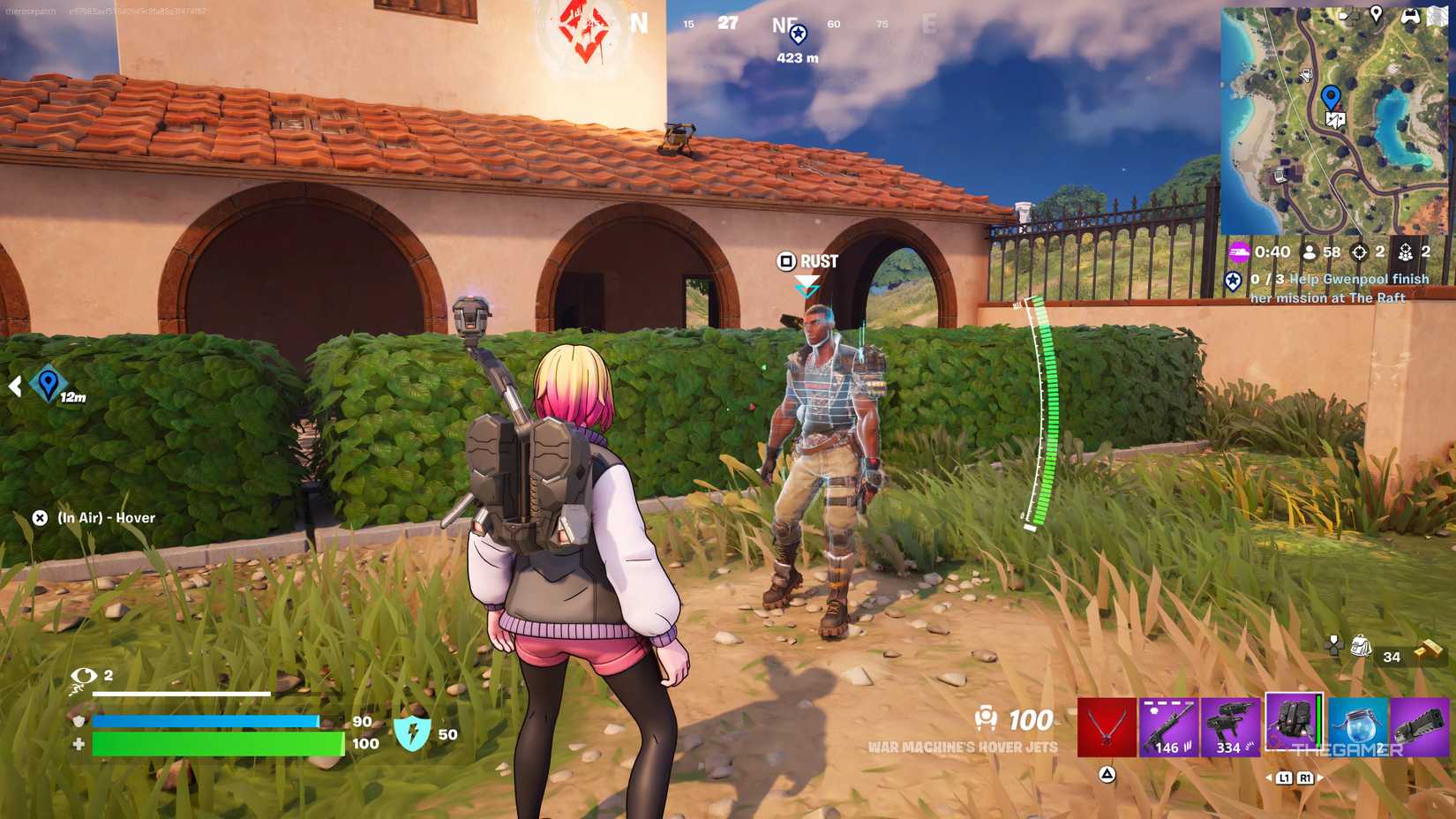Click the squad eliminations icon
1456x819 pixels.
pos(1407,252)
